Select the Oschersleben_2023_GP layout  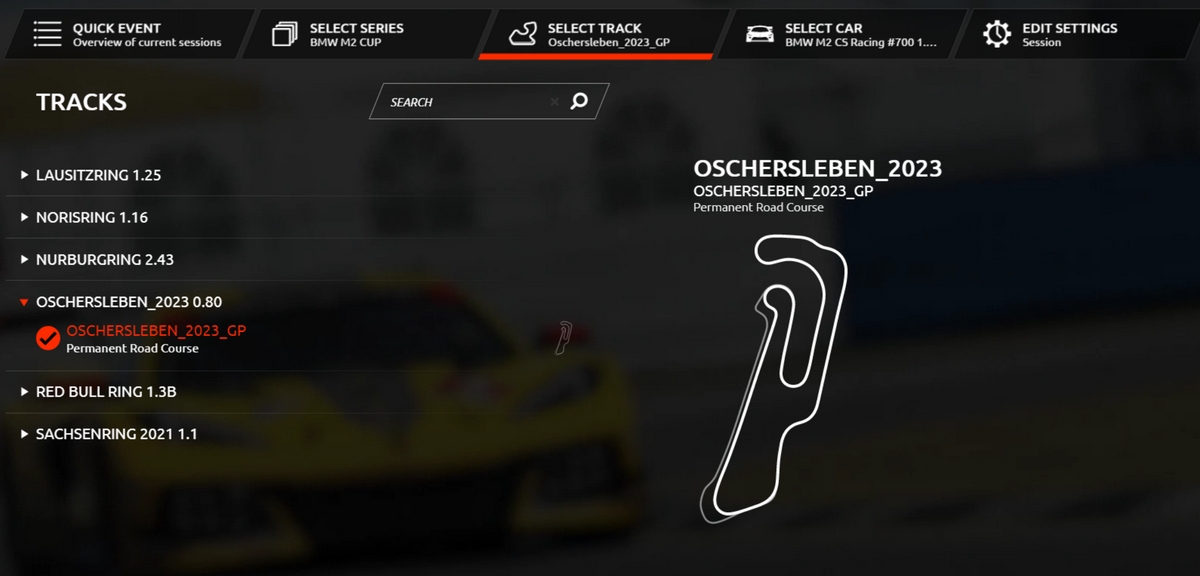tap(155, 330)
